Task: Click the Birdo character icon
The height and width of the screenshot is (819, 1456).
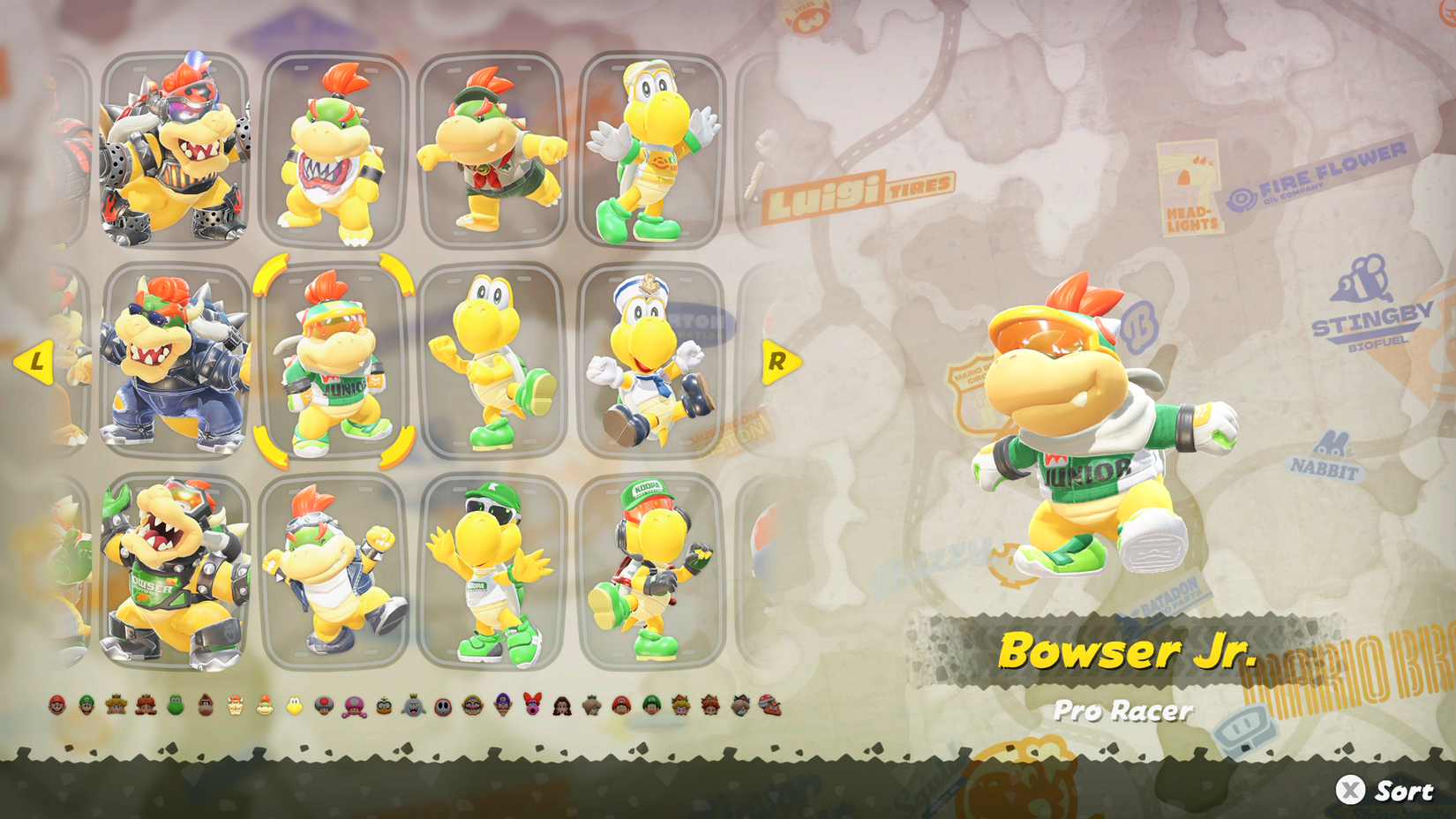Action: (x=532, y=706)
